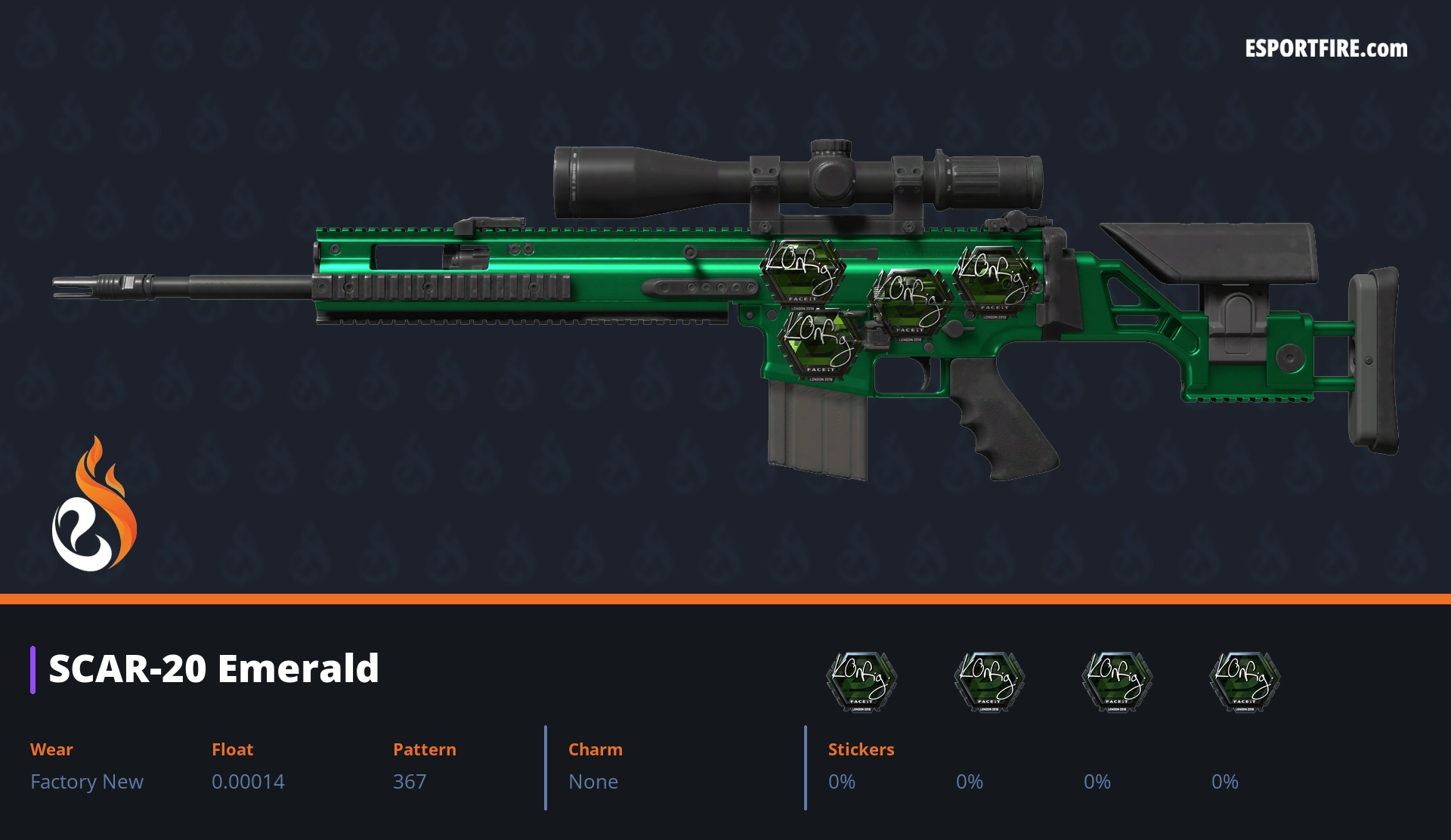Open the SCAR-20 Emerald skin title
Screen dimensions: 1451x840
click(214, 669)
